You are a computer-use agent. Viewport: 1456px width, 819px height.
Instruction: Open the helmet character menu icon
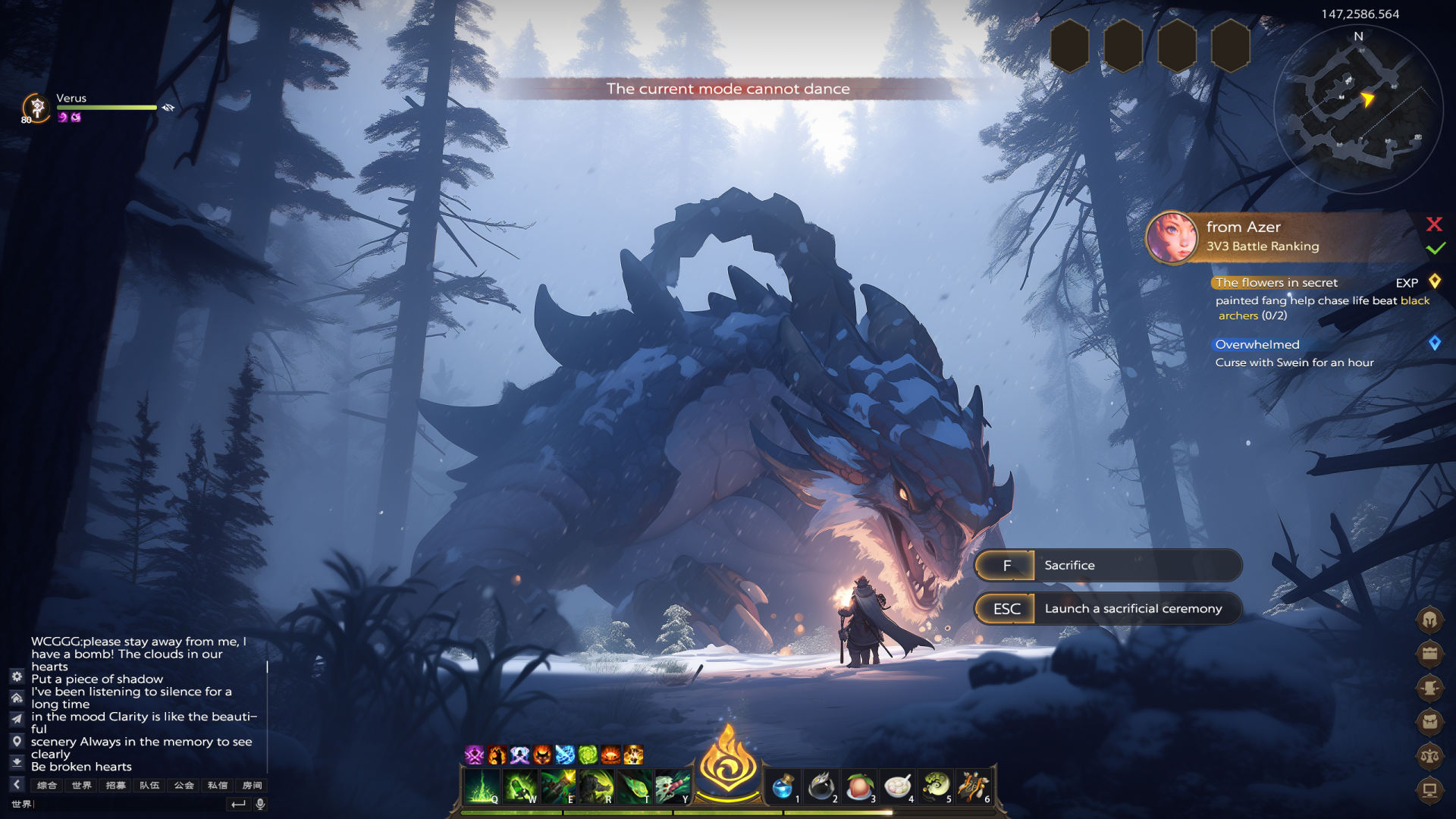click(1429, 620)
